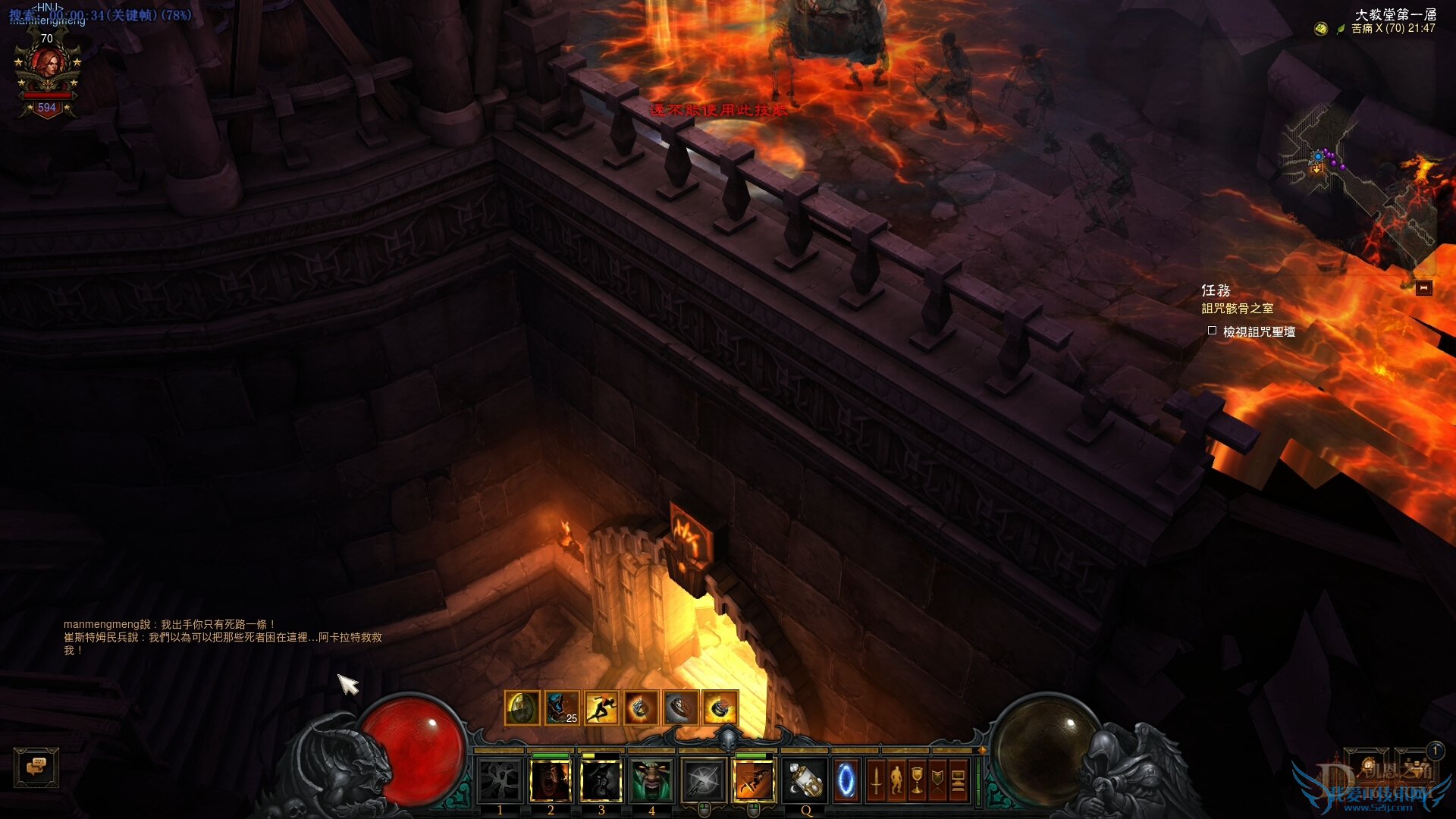1456x819 pixels.
Task: Select the cursed shrine quest objective
Action: (1258, 331)
